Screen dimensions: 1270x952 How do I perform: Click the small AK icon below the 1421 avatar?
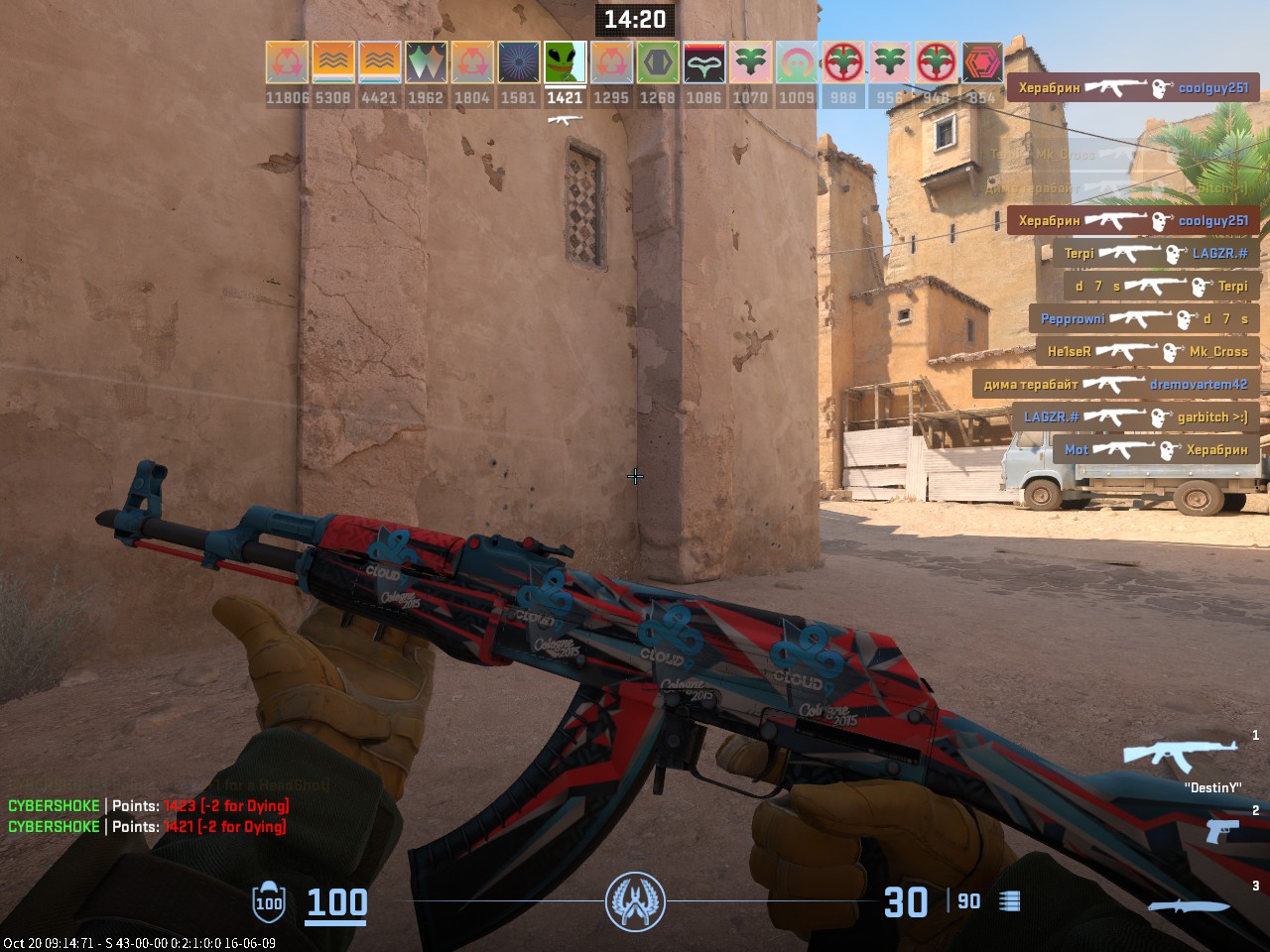point(564,117)
